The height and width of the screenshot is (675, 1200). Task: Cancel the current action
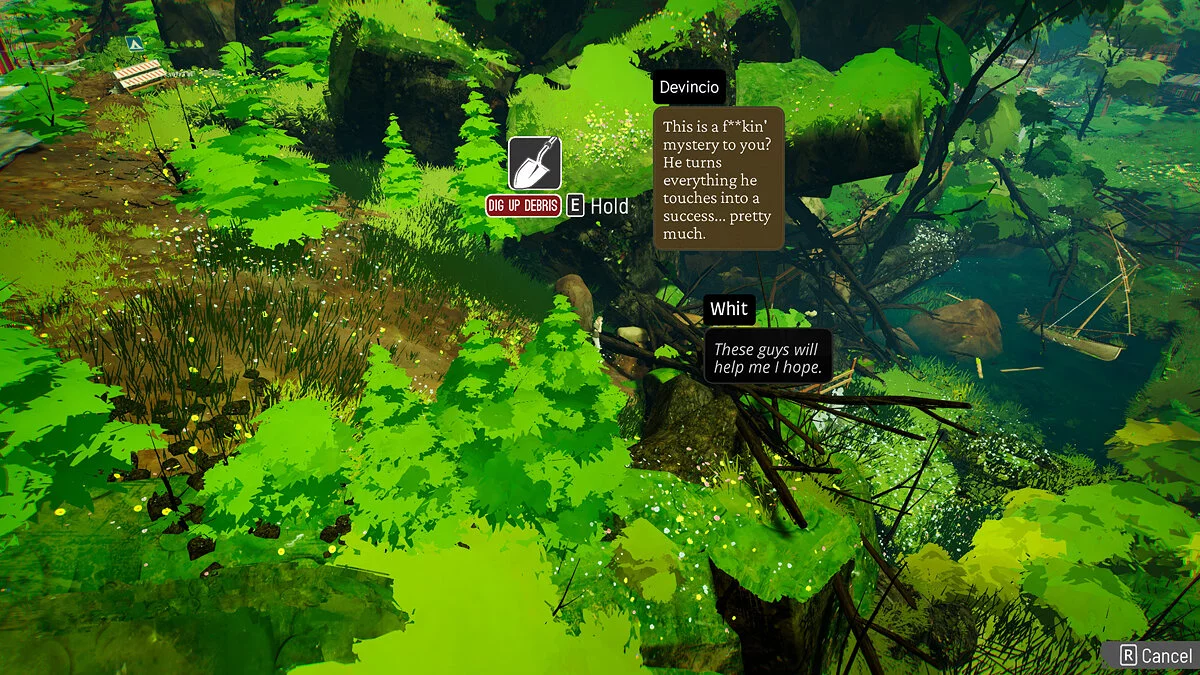click(1156, 656)
